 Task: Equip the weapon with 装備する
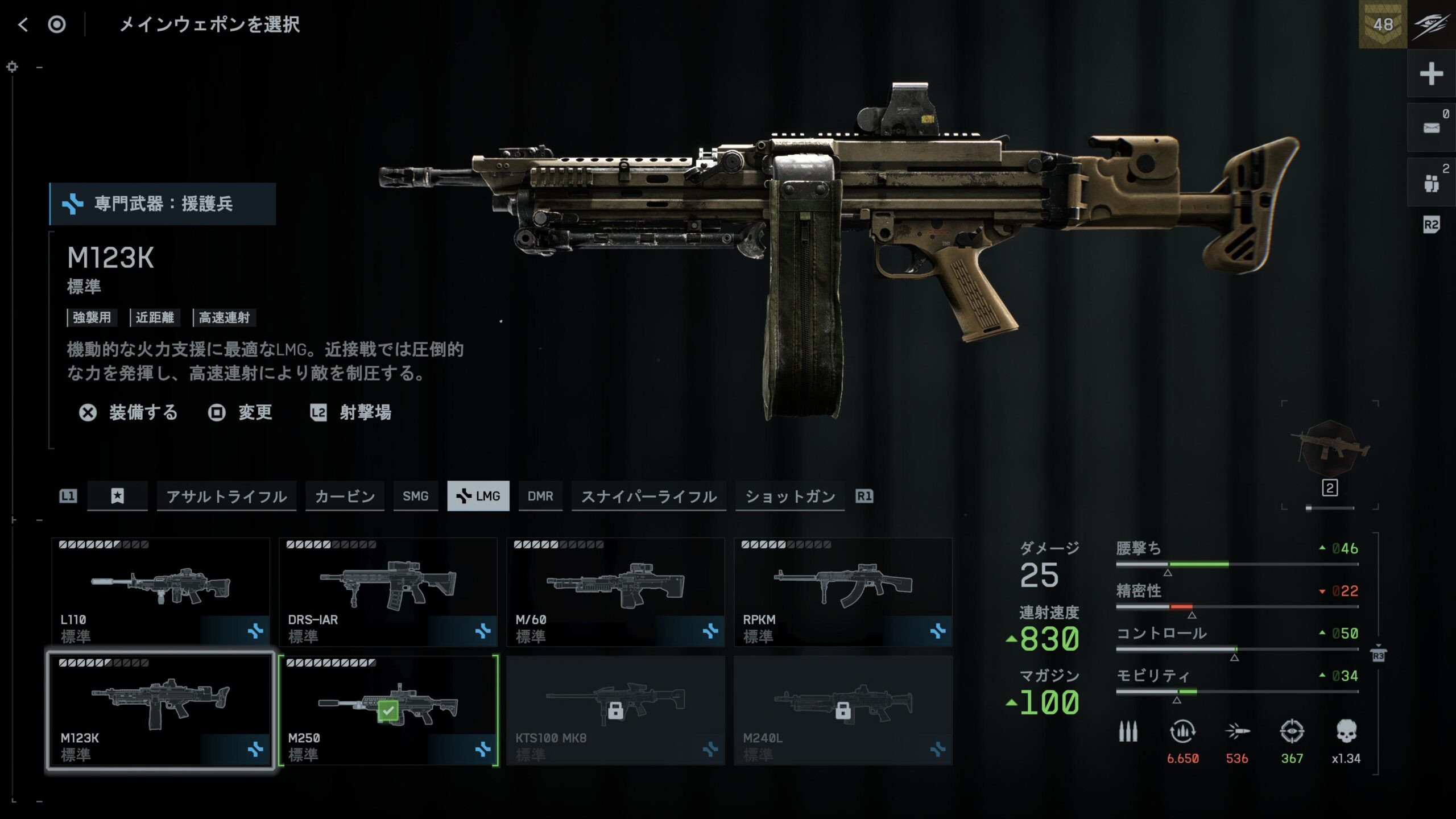[129, 412]
